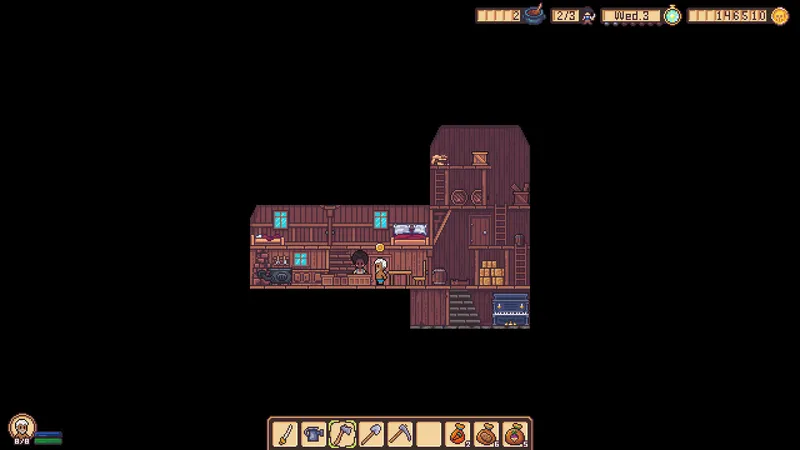
Task: Open the cauldron icon in top bar
Action: point(534,15)
